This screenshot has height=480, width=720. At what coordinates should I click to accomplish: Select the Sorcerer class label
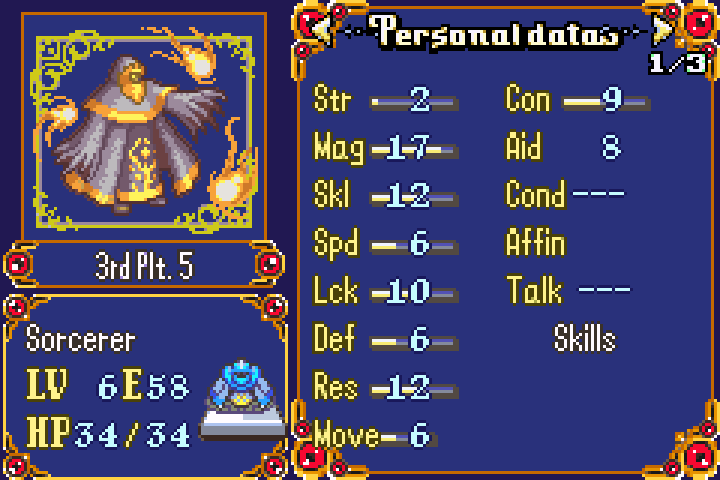point(80,339)
